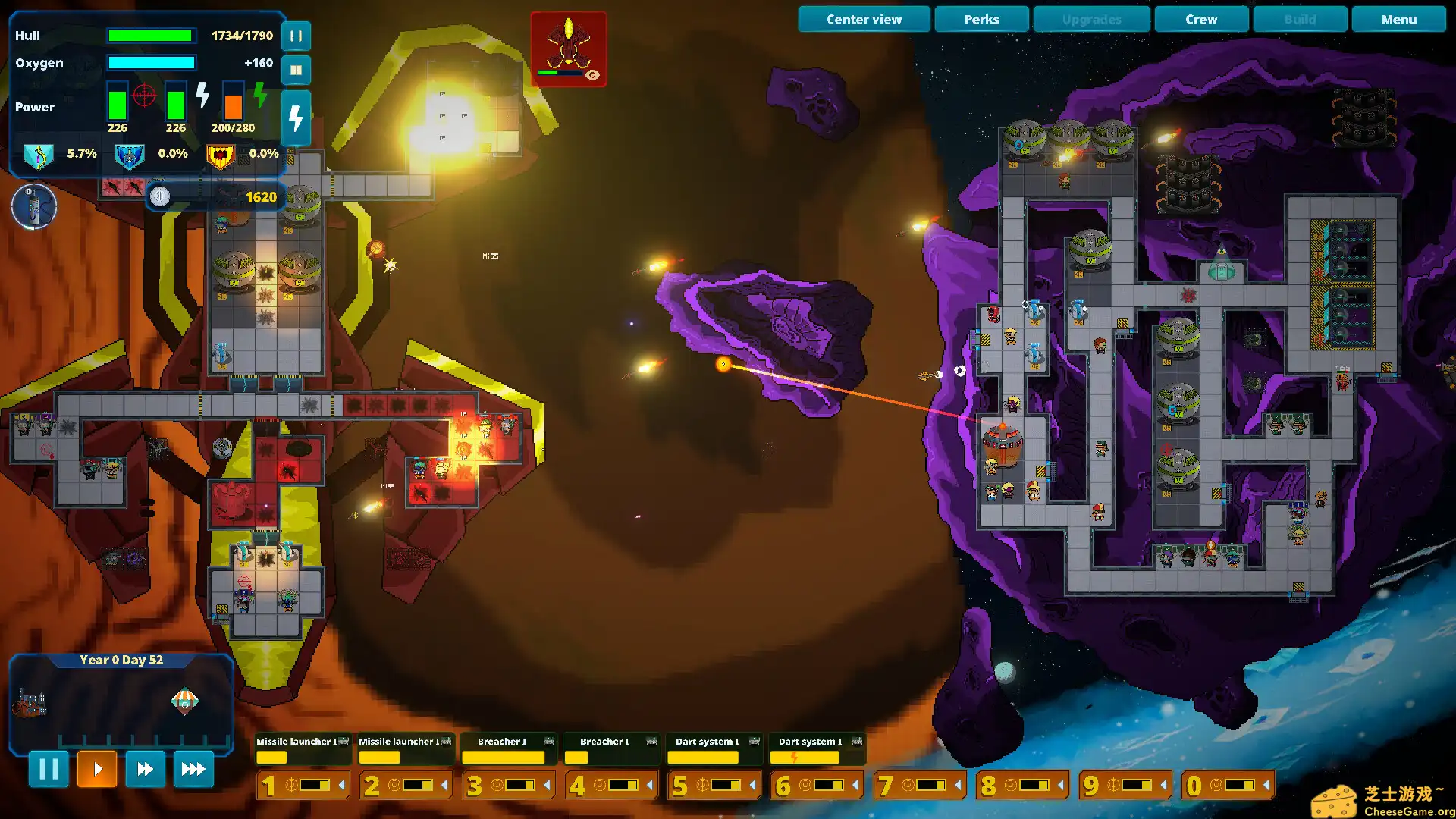
Task: Select the triple-arrow fastest speed
Action: coord(193,769)
